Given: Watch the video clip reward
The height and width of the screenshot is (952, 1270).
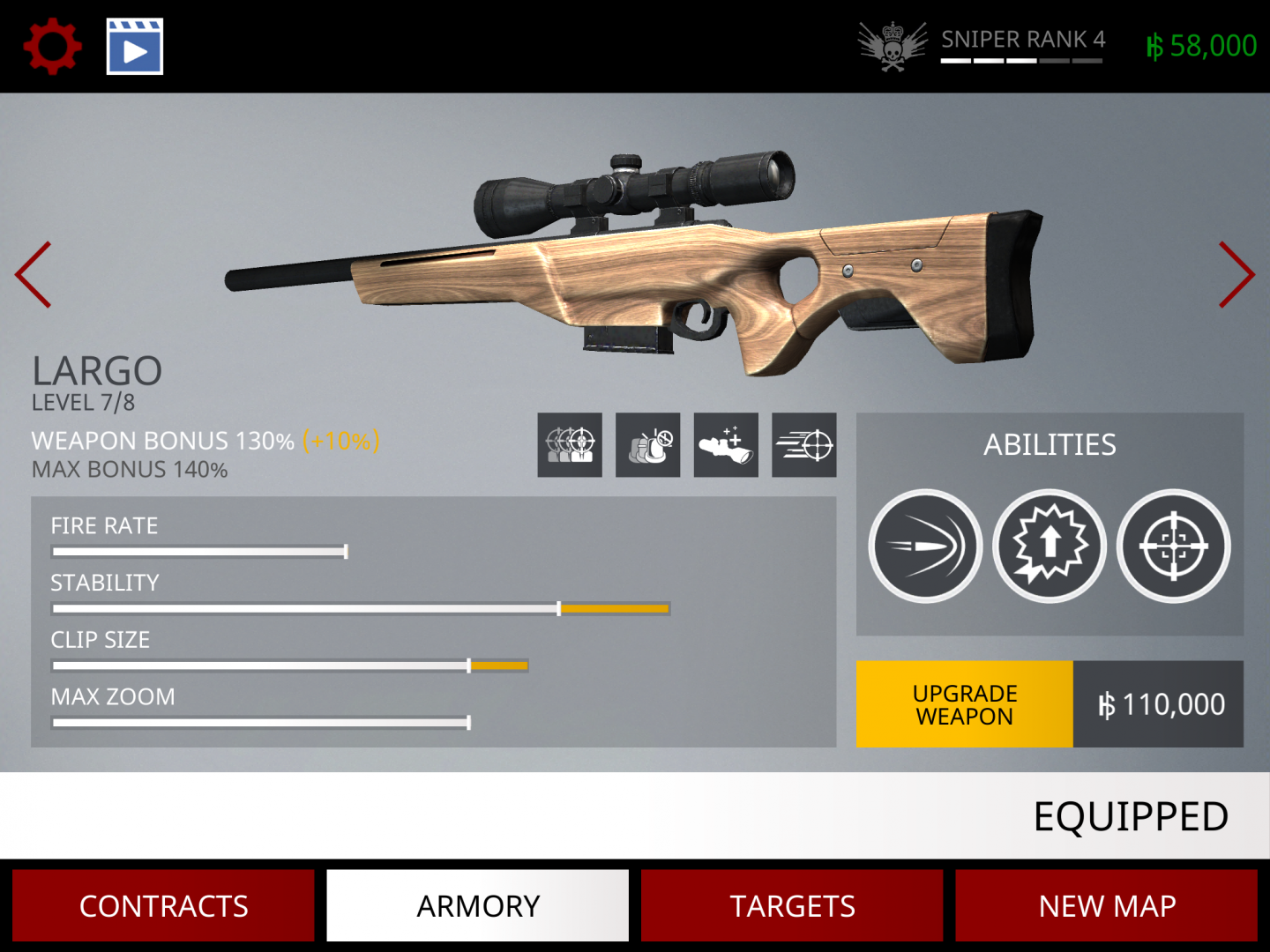Looking at the screenshot, I should pos(135,47).
